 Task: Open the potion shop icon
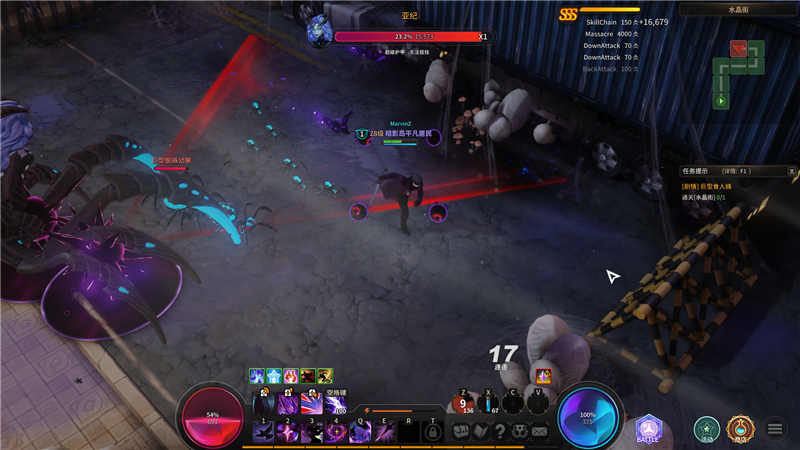(740, 429)
